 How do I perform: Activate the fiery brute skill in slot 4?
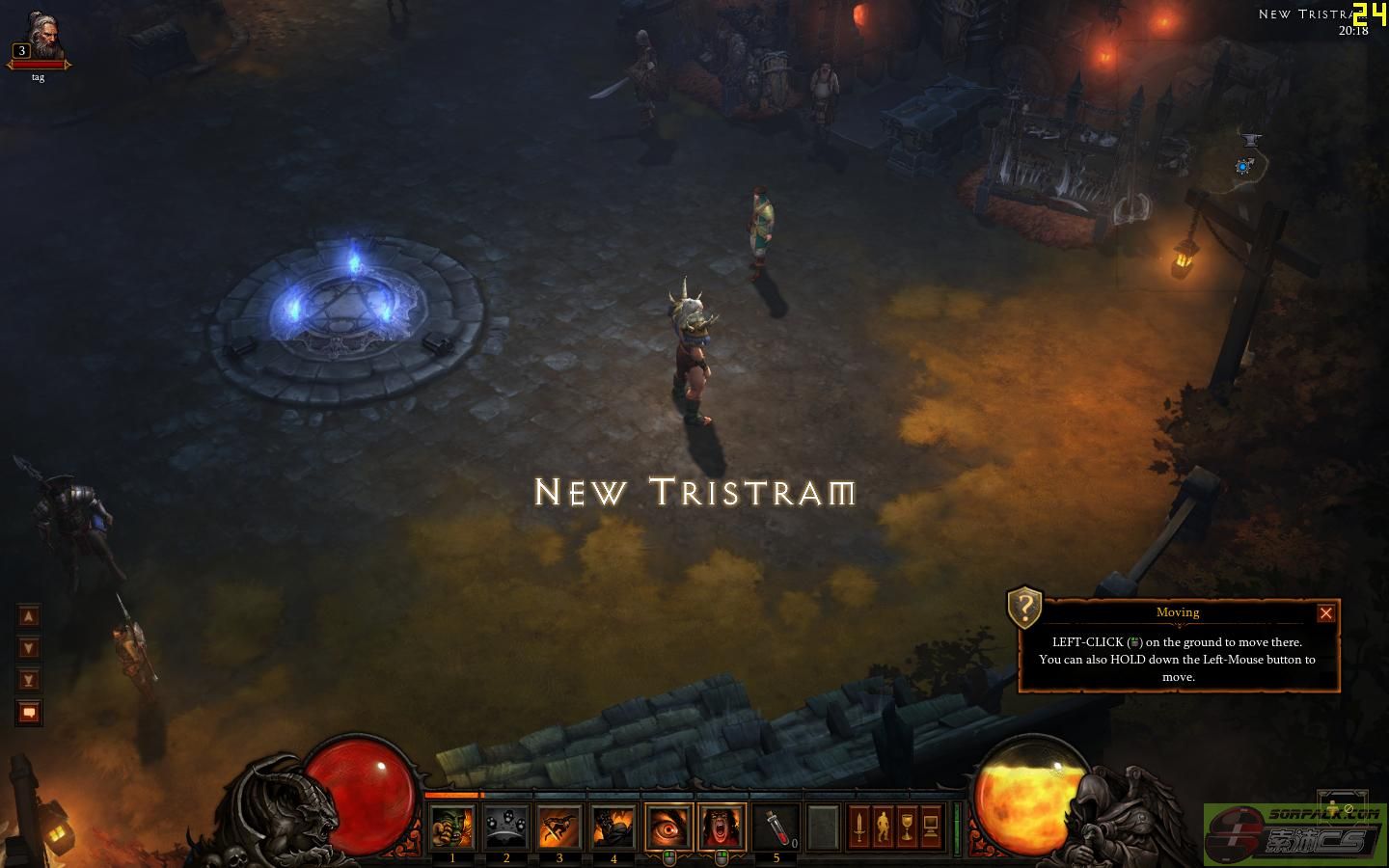(x=613, y=827)
